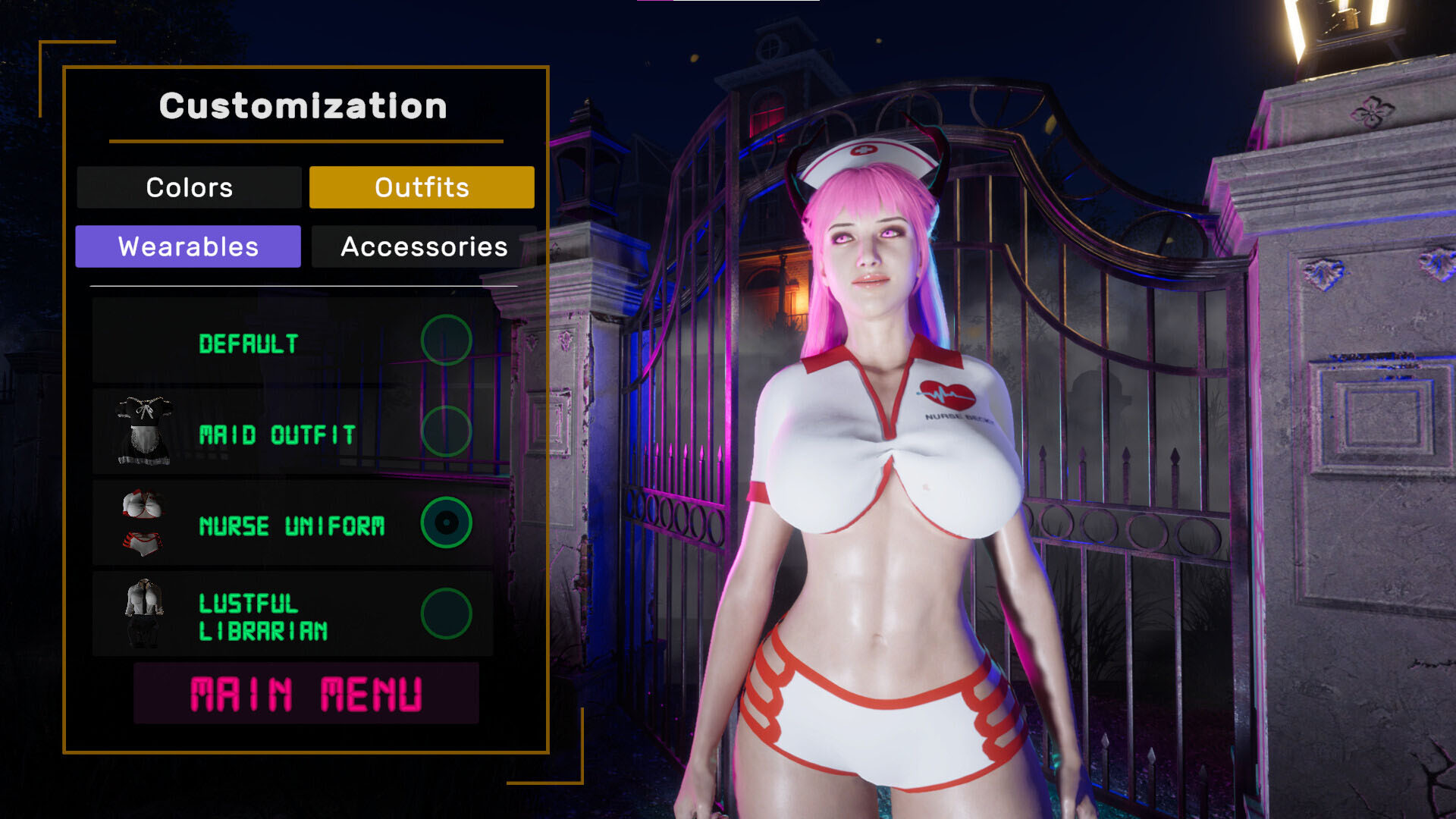Viewport: 1456px width, 819px height.
Task: Click the Default outfit label
Action: coord(249,341)
